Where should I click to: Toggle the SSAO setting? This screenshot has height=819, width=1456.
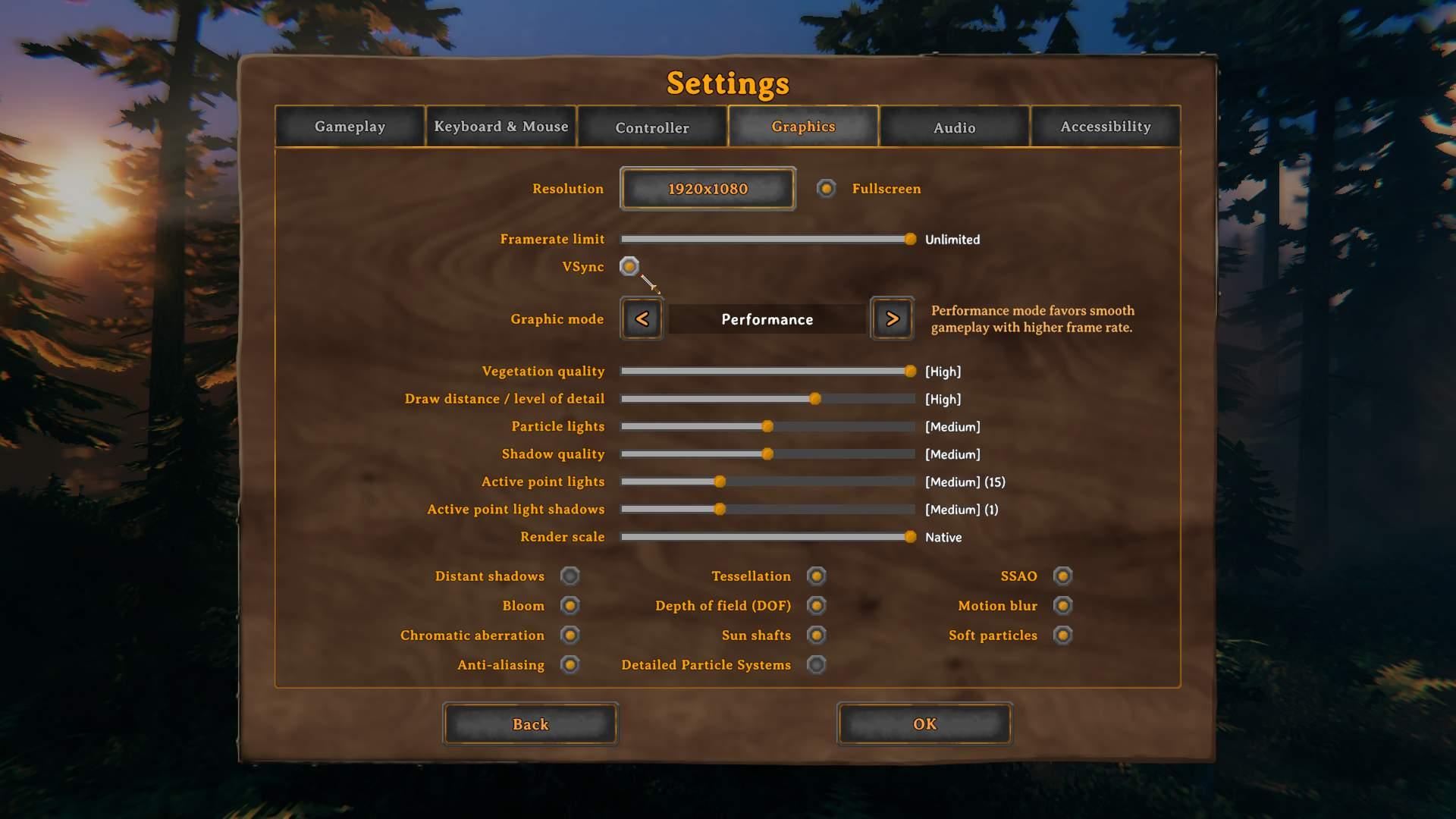(x=1062, y=576)
